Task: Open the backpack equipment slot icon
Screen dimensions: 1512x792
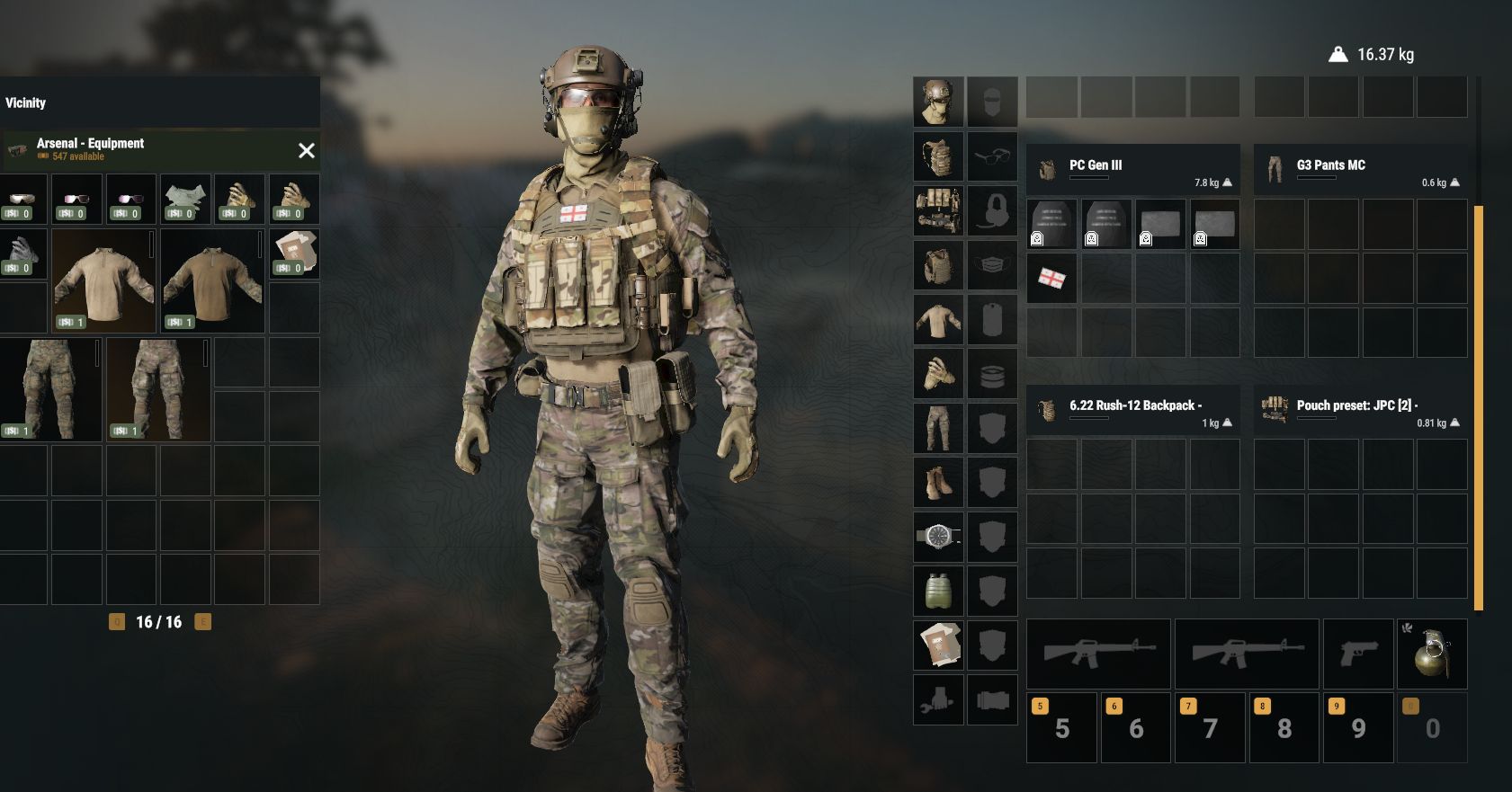Action: click(x=938, y=156)
